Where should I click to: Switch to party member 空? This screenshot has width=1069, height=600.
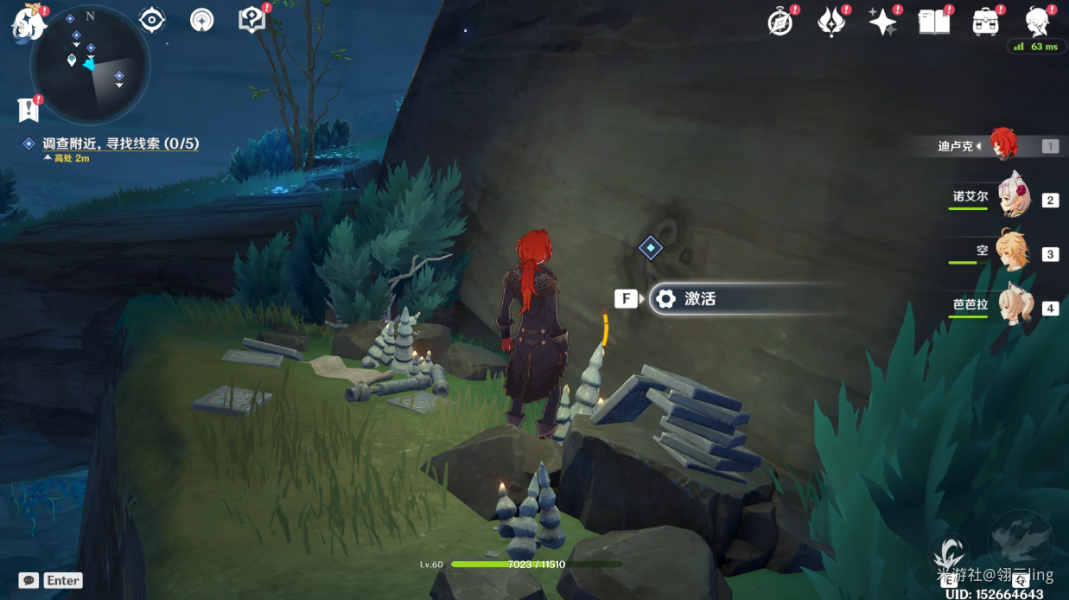(1009, 252)
